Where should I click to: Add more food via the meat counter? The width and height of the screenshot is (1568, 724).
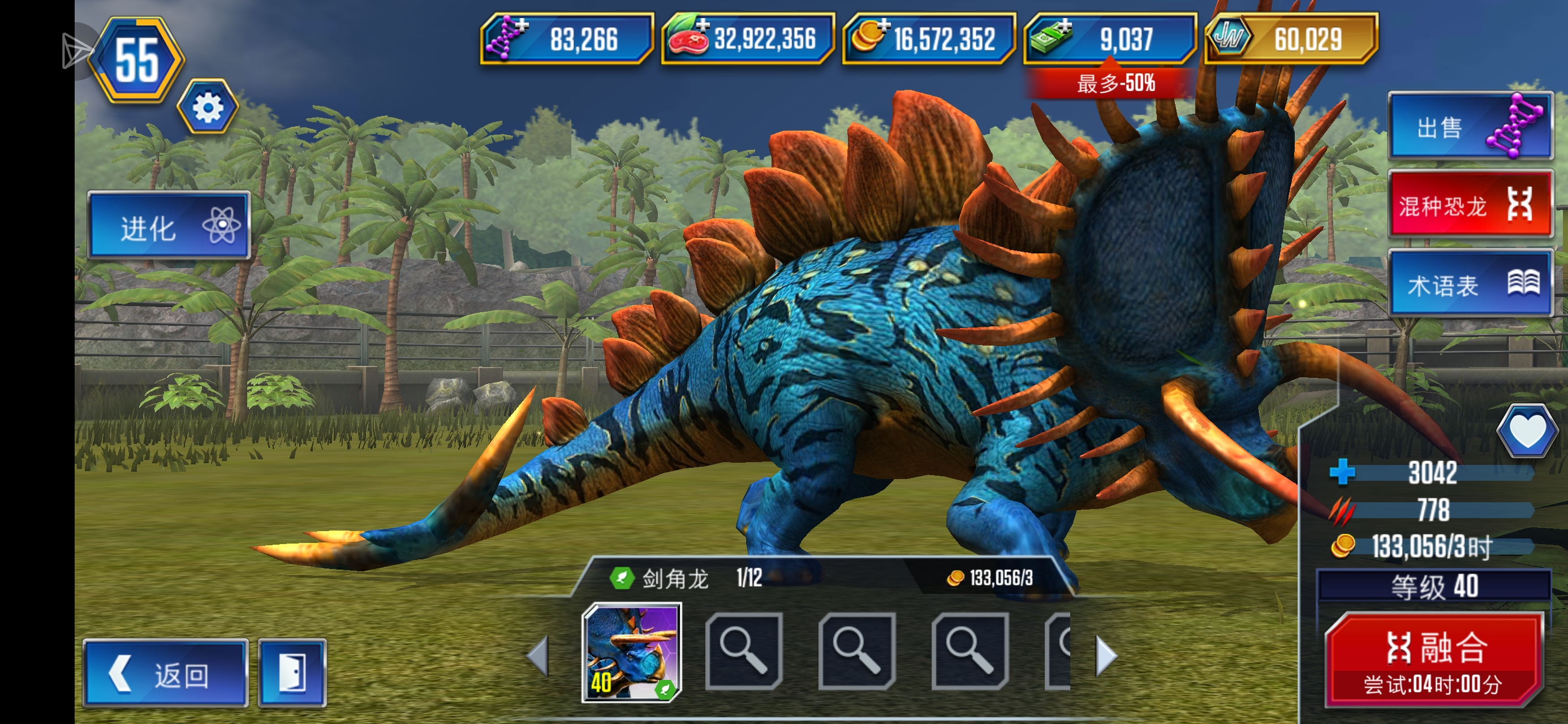[x=747, y=39]
